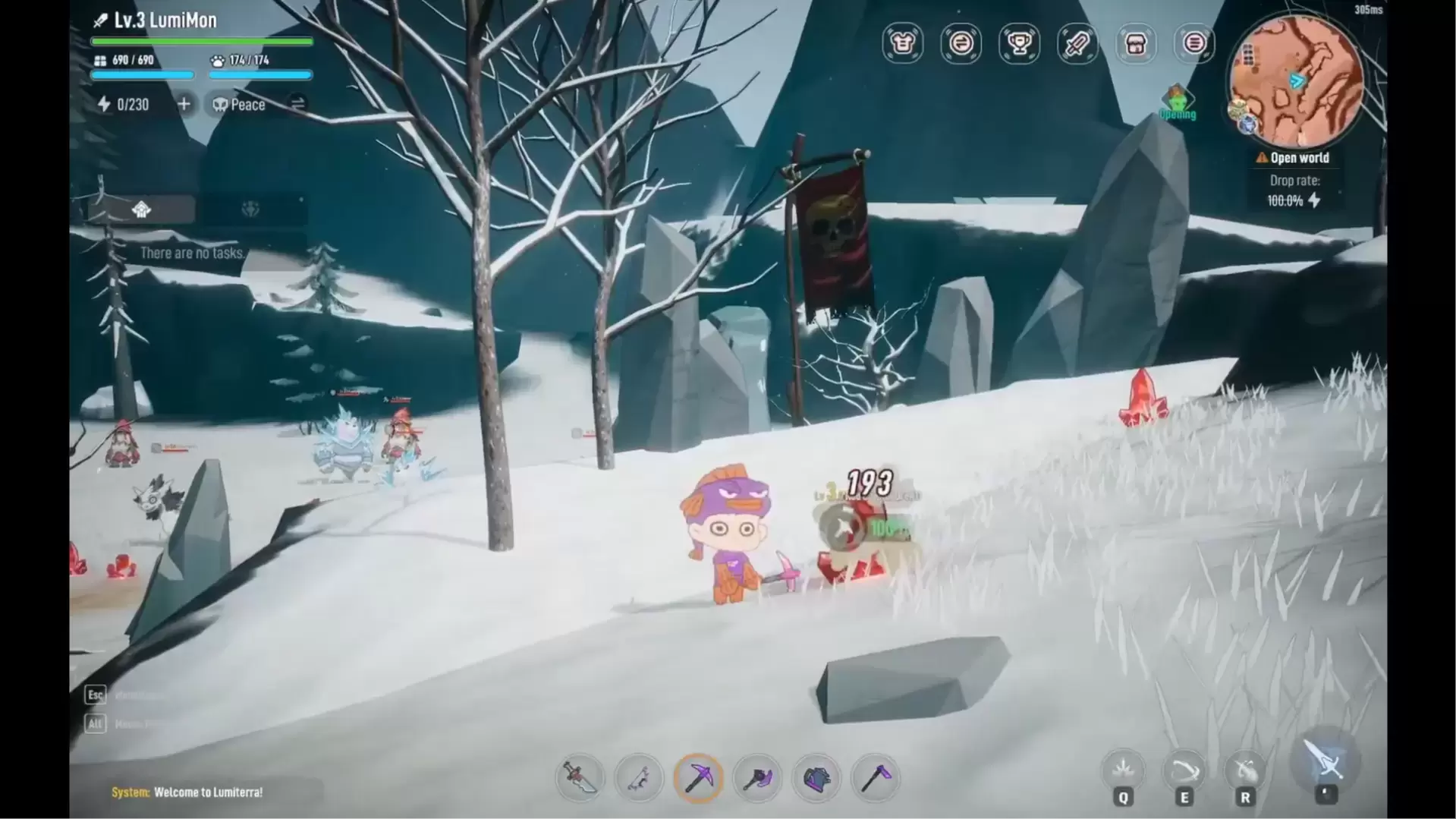The width and height of the screenshot is (1456, 819).
Task: Open the sword icon menu in the top bar
Action: pyautogui.click(x=1077, y=43)
